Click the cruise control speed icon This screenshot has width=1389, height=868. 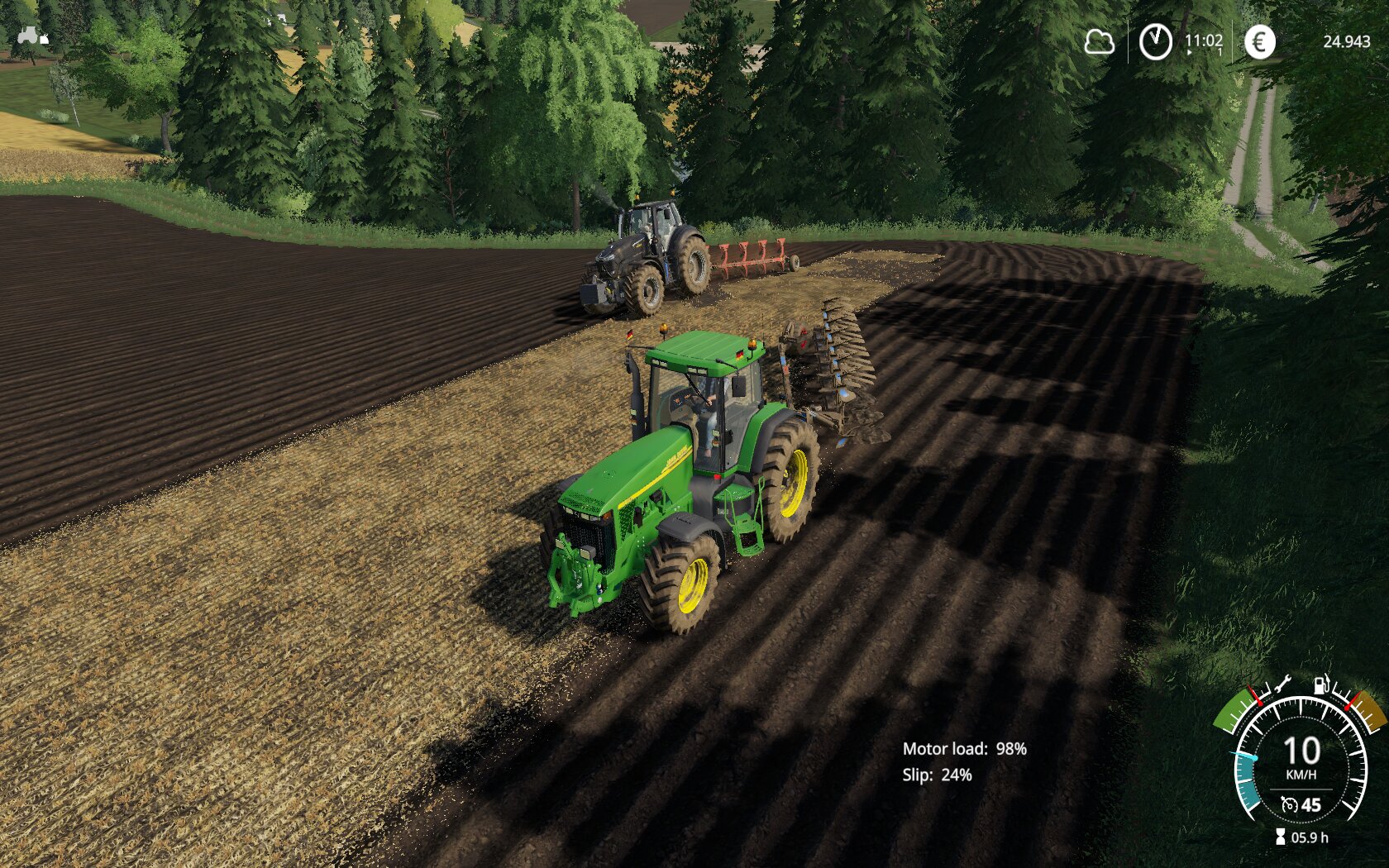(1289, 804)
